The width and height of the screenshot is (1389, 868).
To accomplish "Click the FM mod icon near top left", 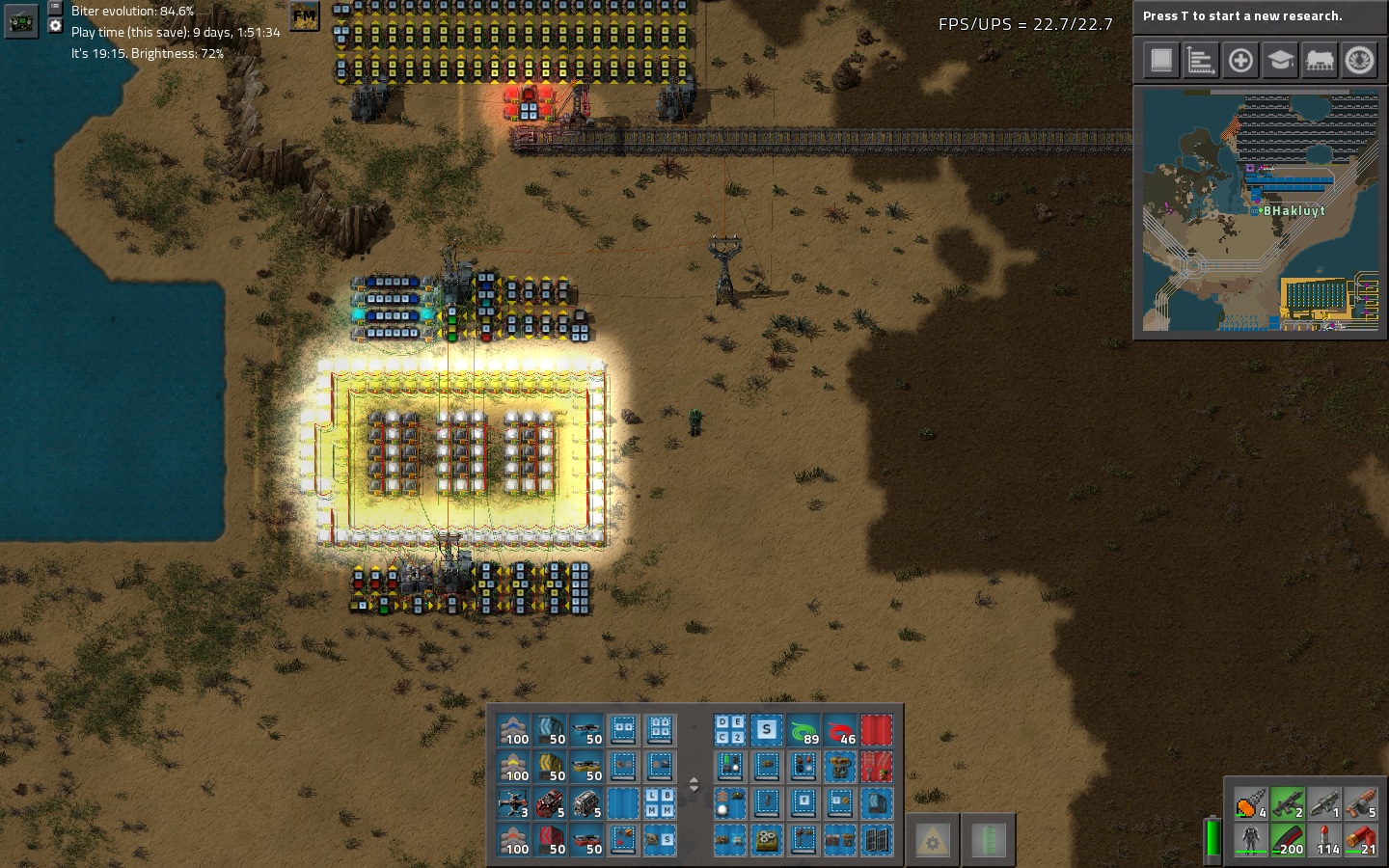I will (304, 16).
